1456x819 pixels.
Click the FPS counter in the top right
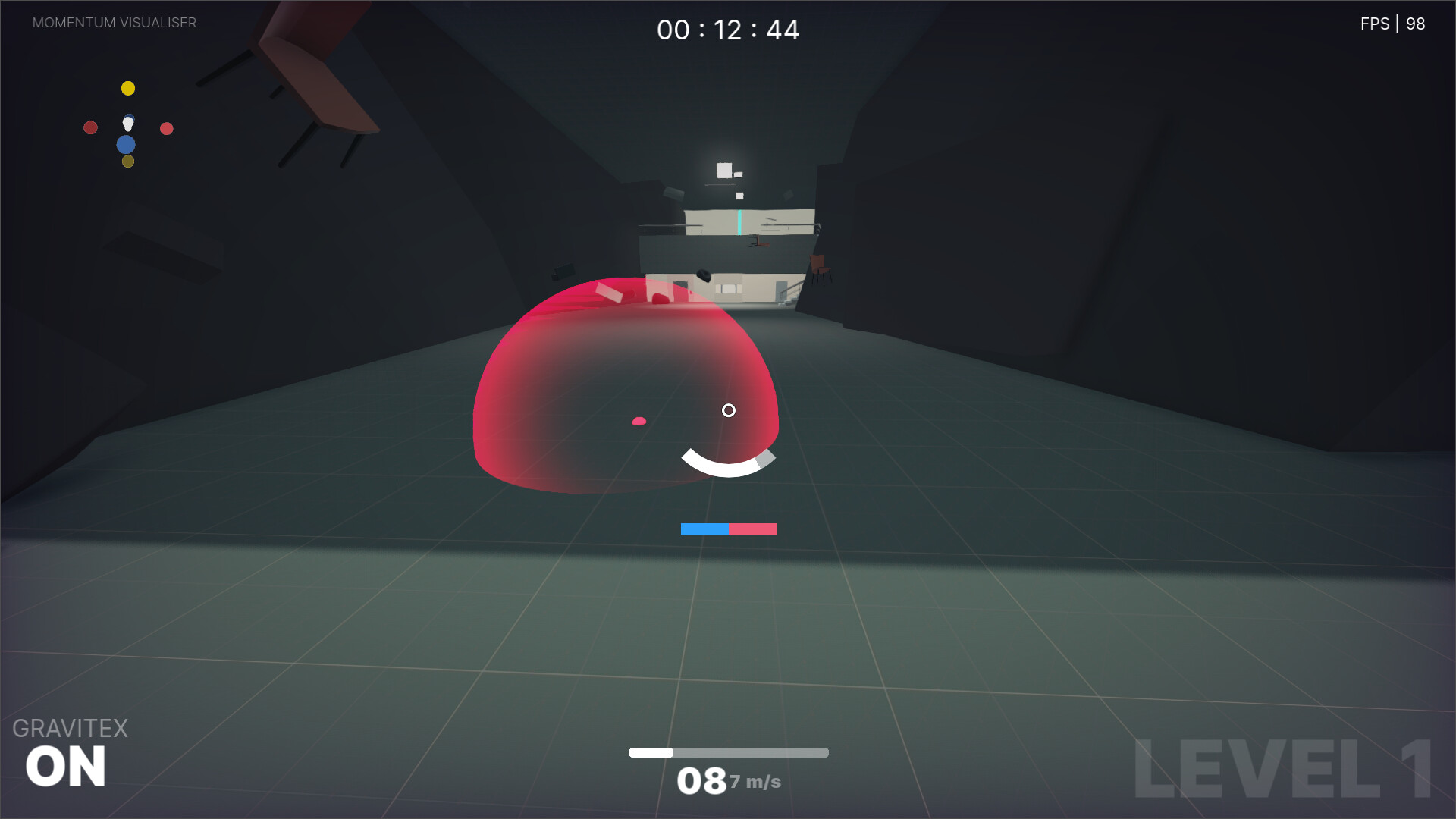pyautogui.click(x=1394, y=24)
